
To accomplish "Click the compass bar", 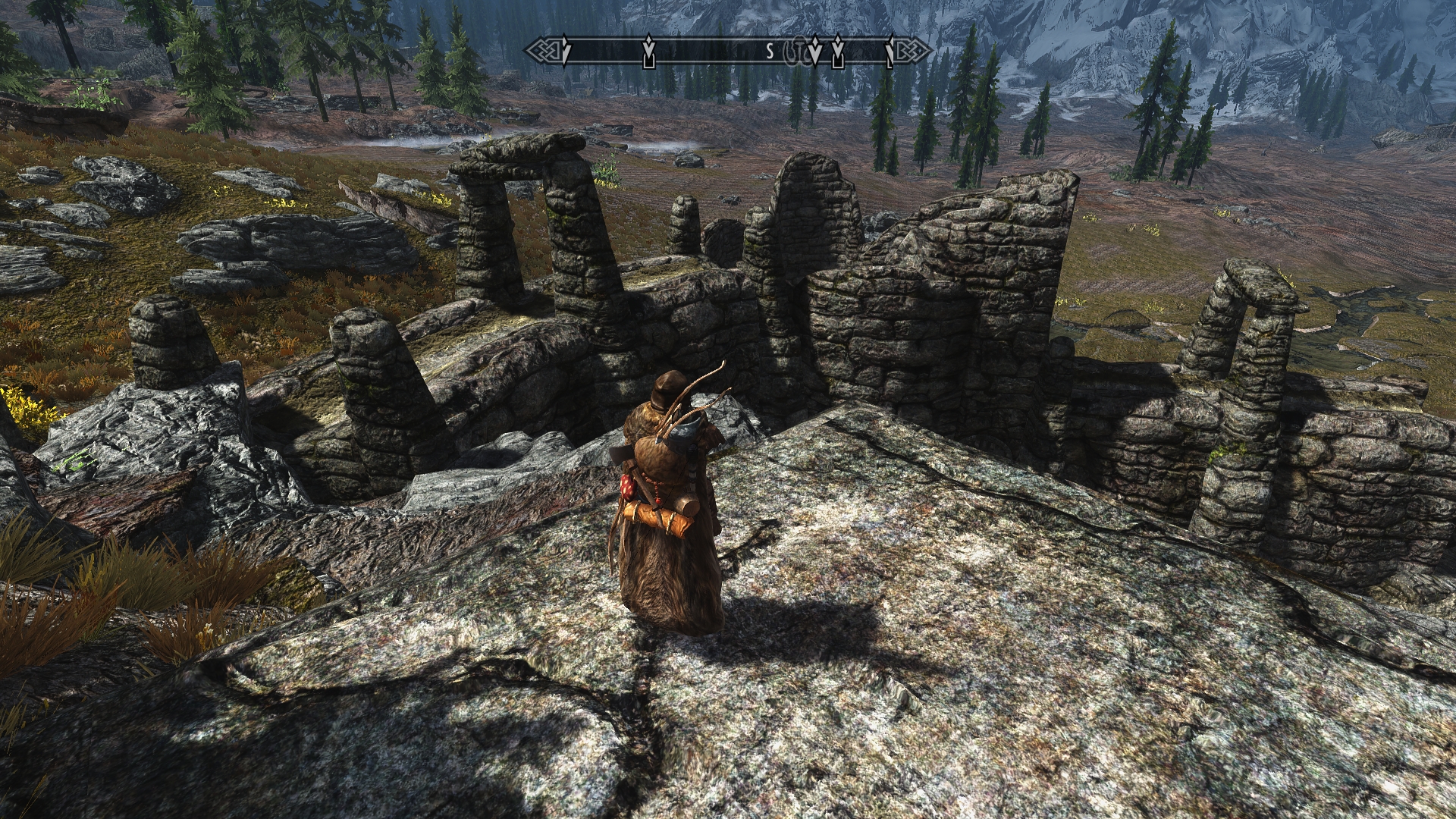I will 726,51.
